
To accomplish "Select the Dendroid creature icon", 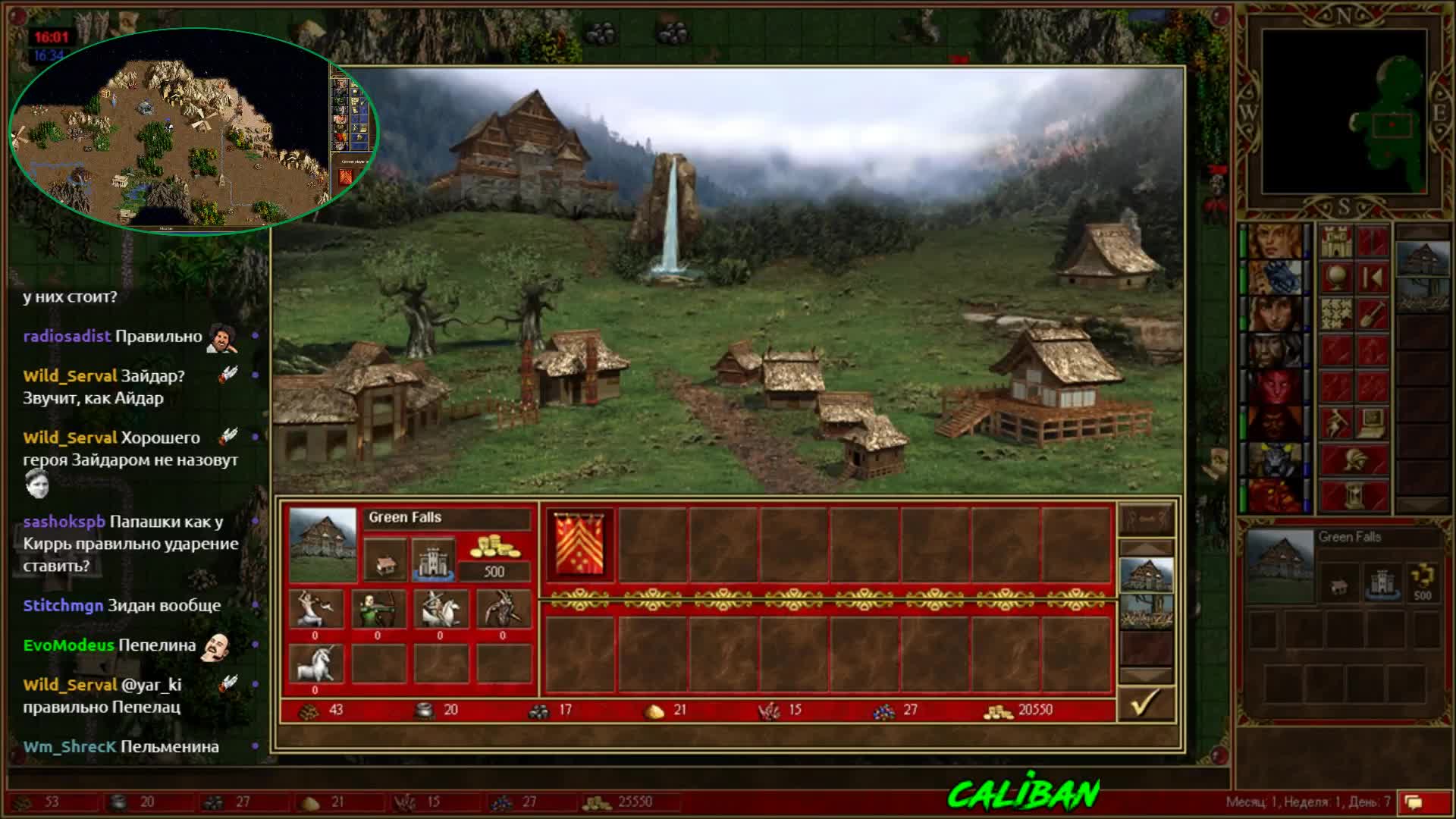I will pyautogui.click(x=502, y=610).
